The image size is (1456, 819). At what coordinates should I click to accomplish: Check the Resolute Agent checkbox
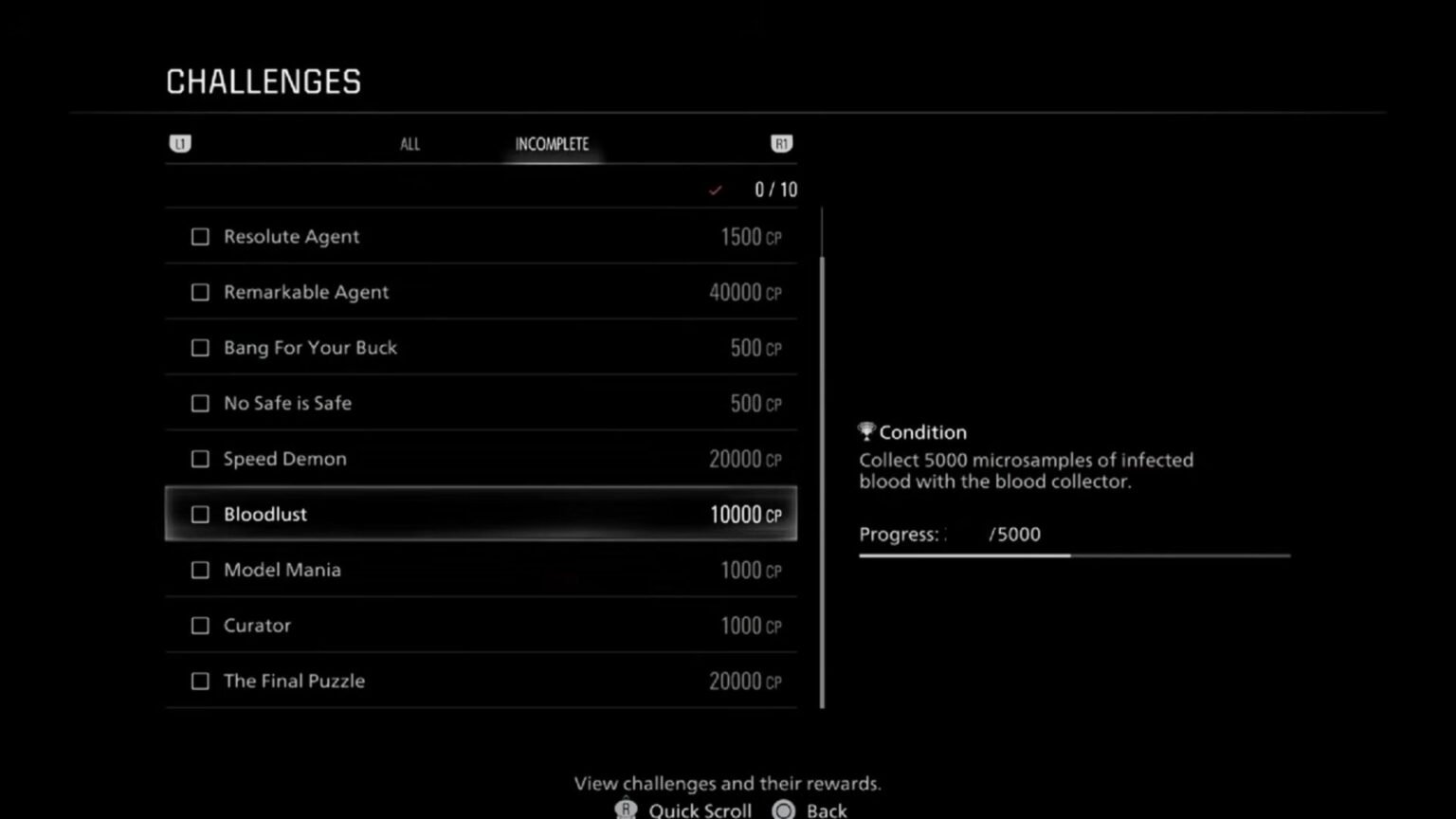coord(200,236)
